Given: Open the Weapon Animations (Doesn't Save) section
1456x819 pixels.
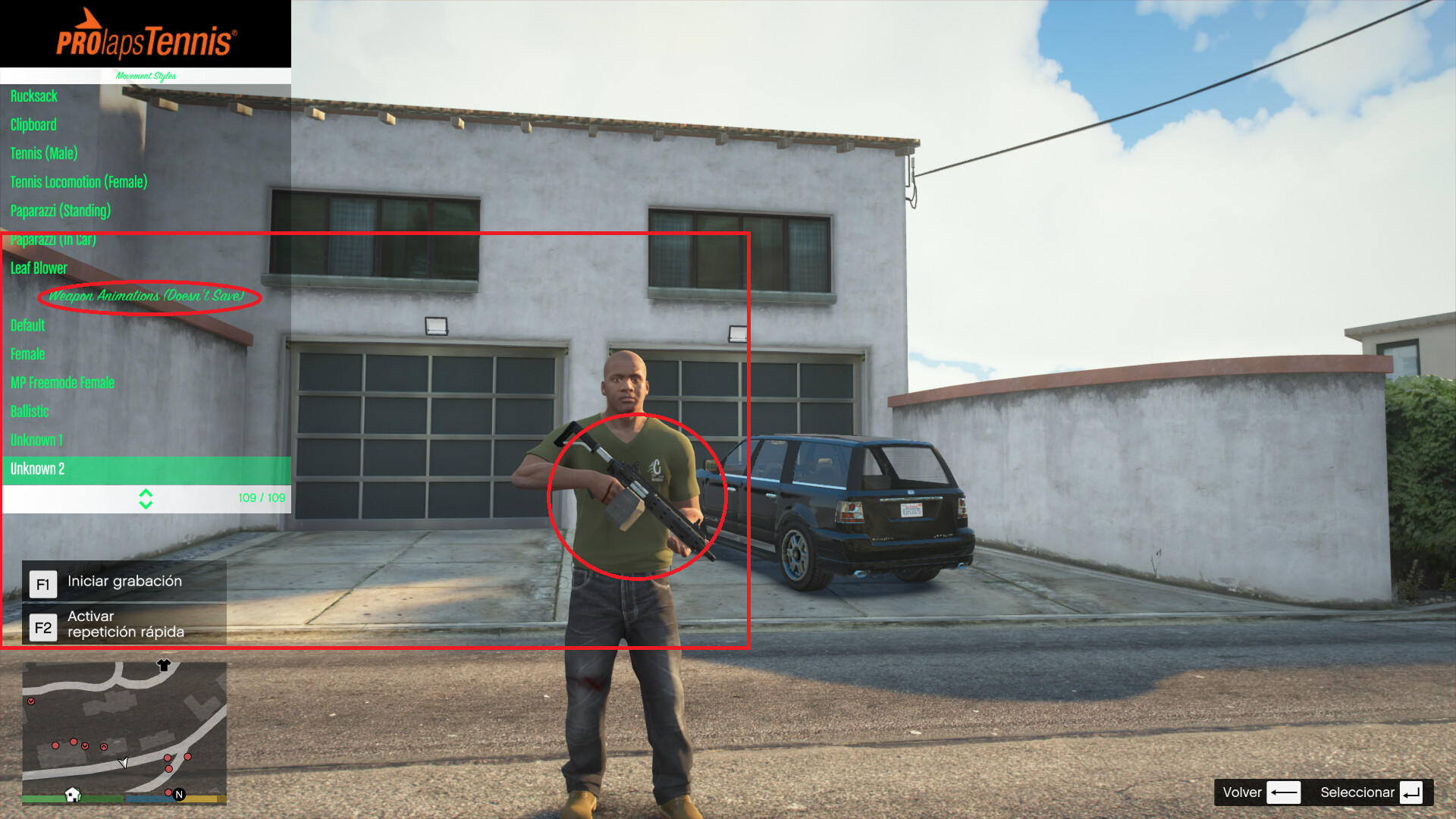Looking at the screenshot, I should [146, 297].
